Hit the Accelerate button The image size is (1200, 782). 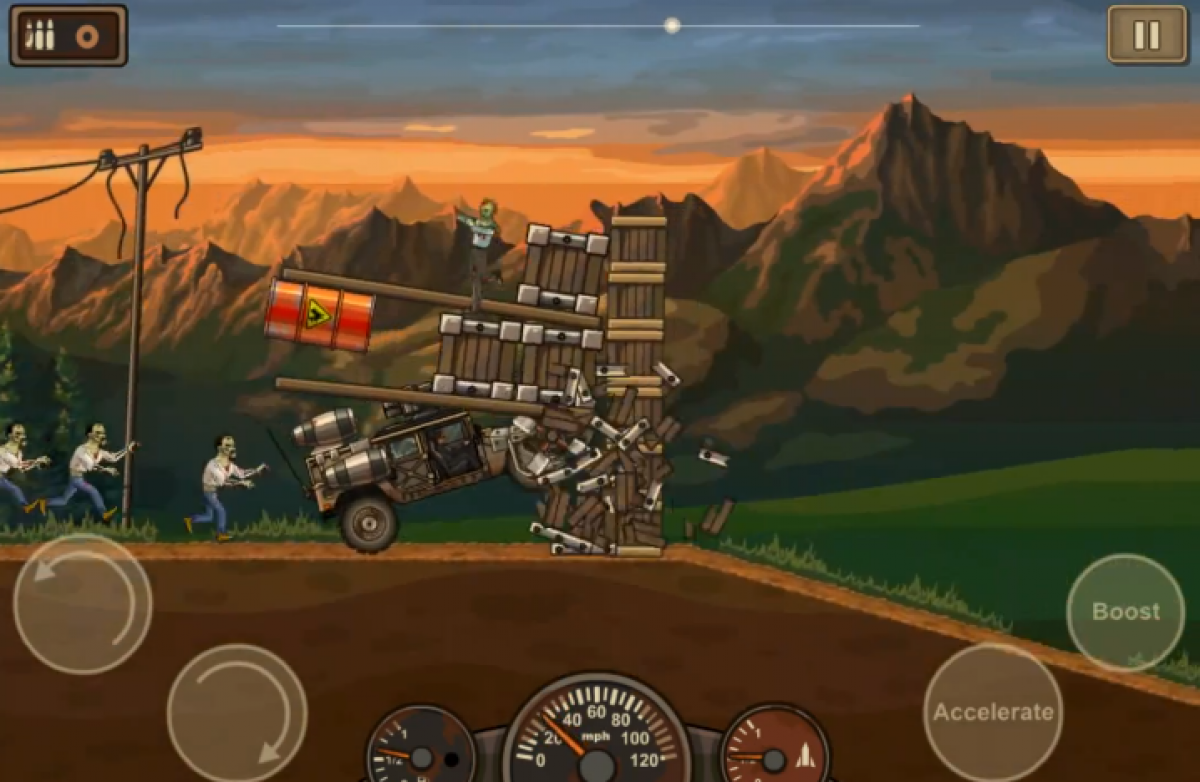click(992, 712)
